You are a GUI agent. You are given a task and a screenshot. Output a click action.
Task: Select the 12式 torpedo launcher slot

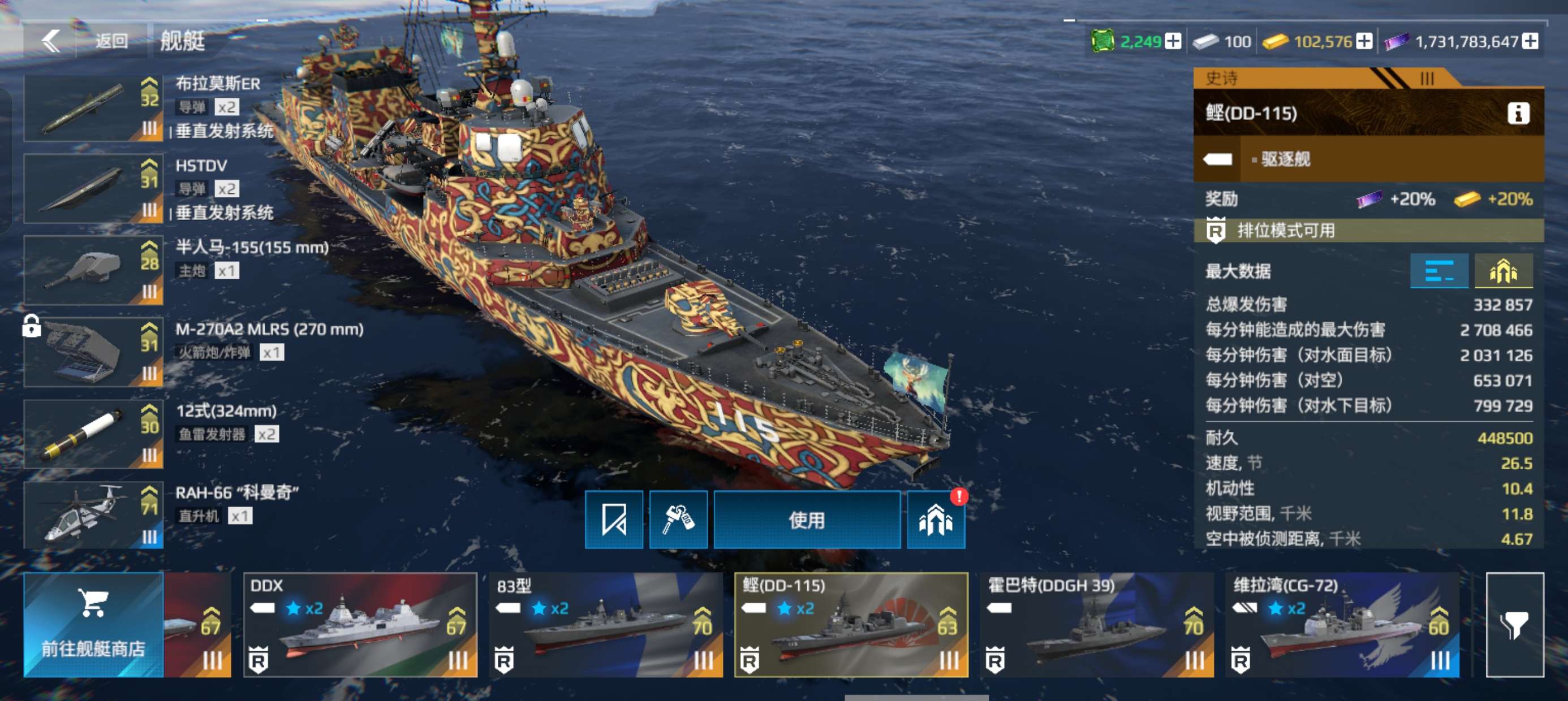(93, 434)
